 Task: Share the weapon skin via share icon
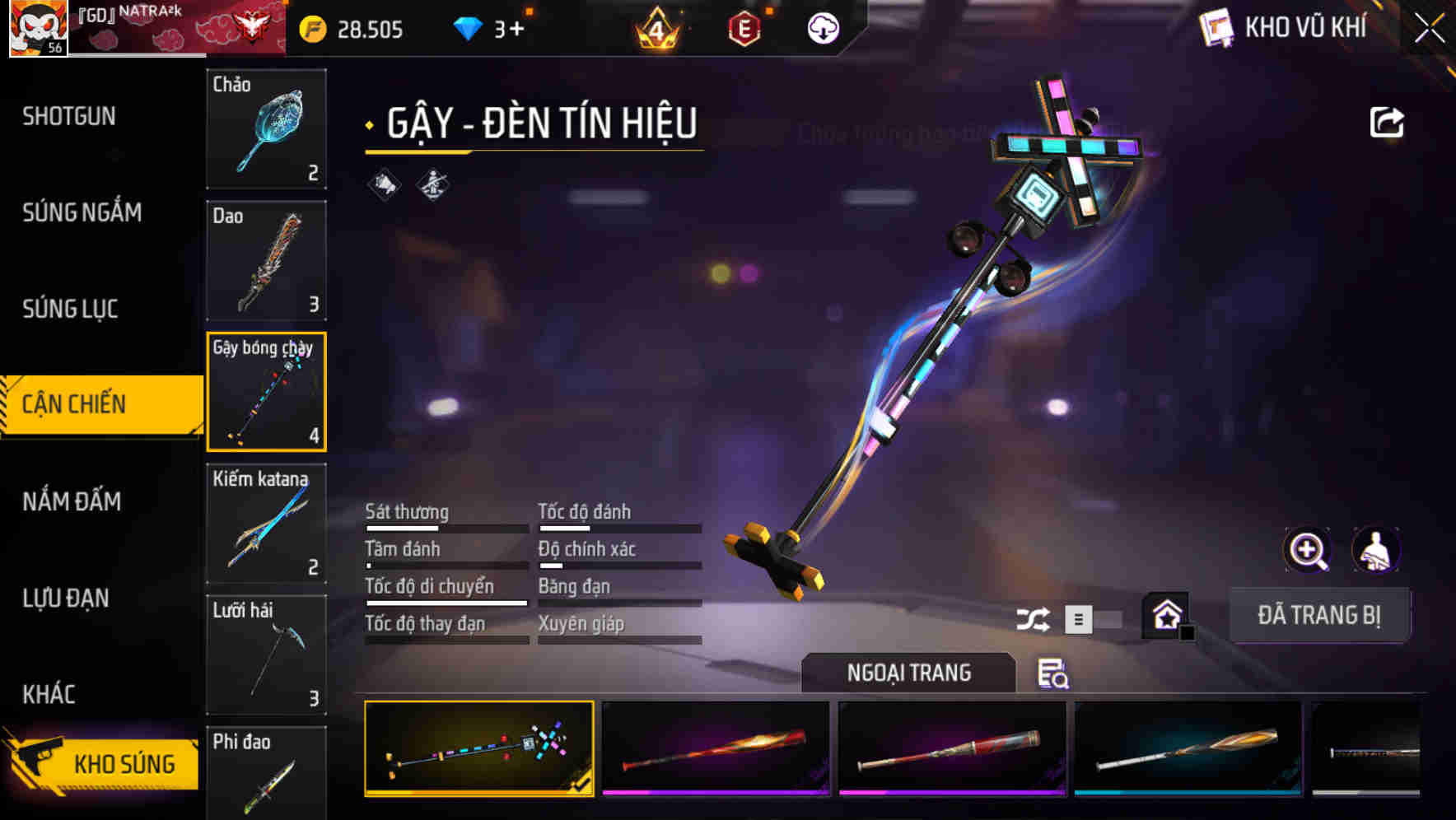click(1386, 123)
